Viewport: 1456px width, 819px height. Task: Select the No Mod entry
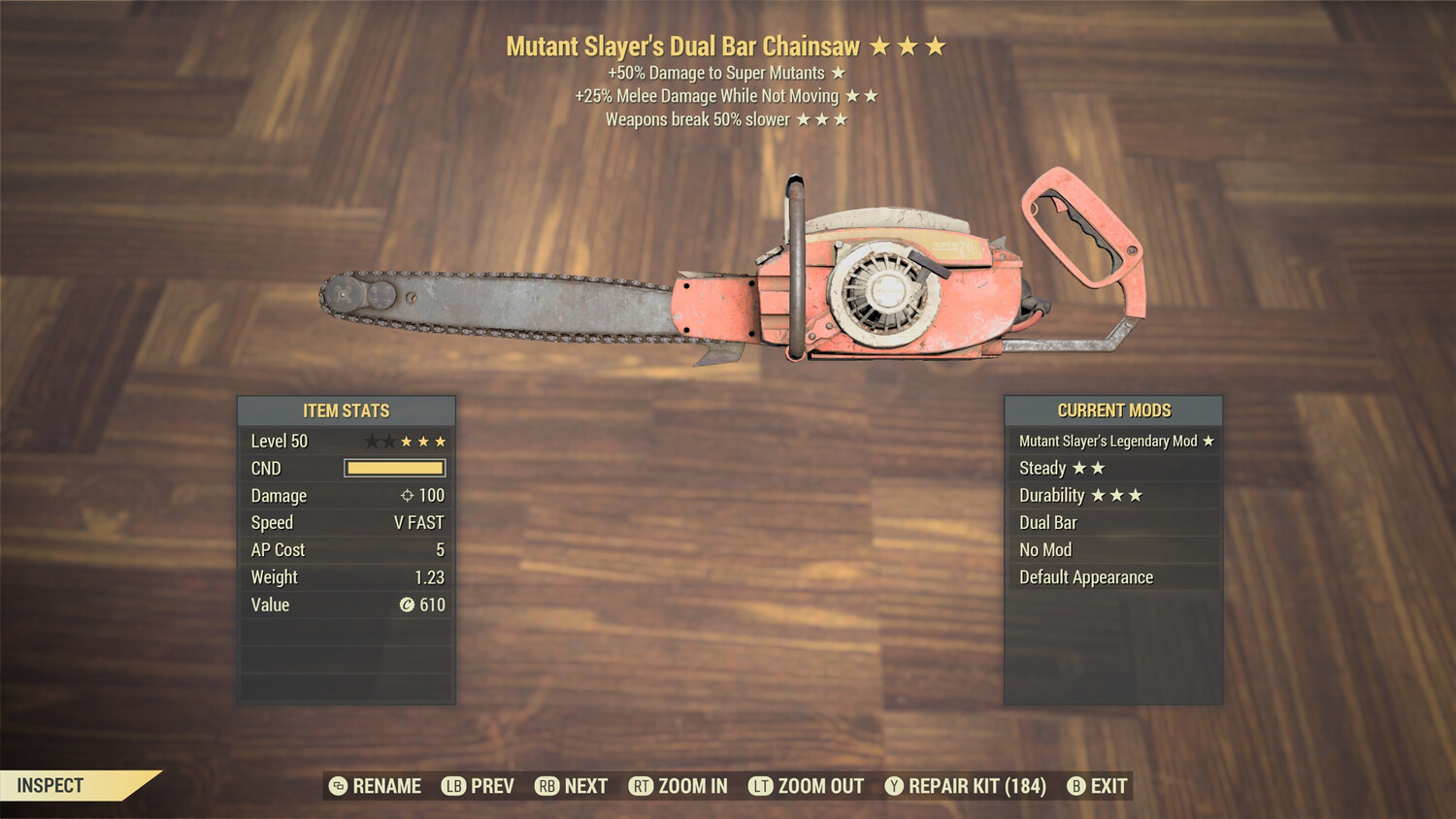coord(1113,549)
